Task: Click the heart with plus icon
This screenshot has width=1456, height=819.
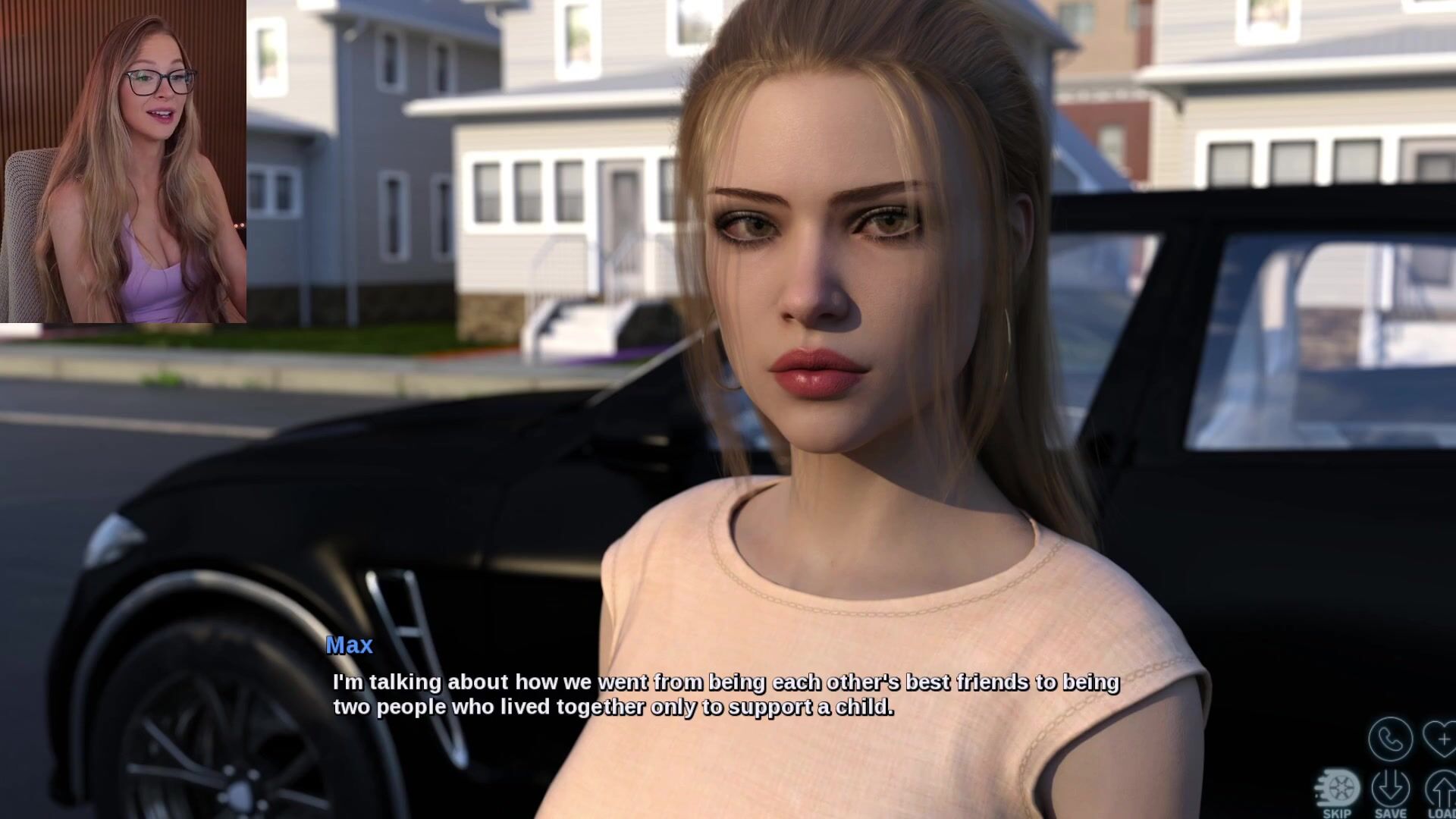Action: coord(1441,738)
